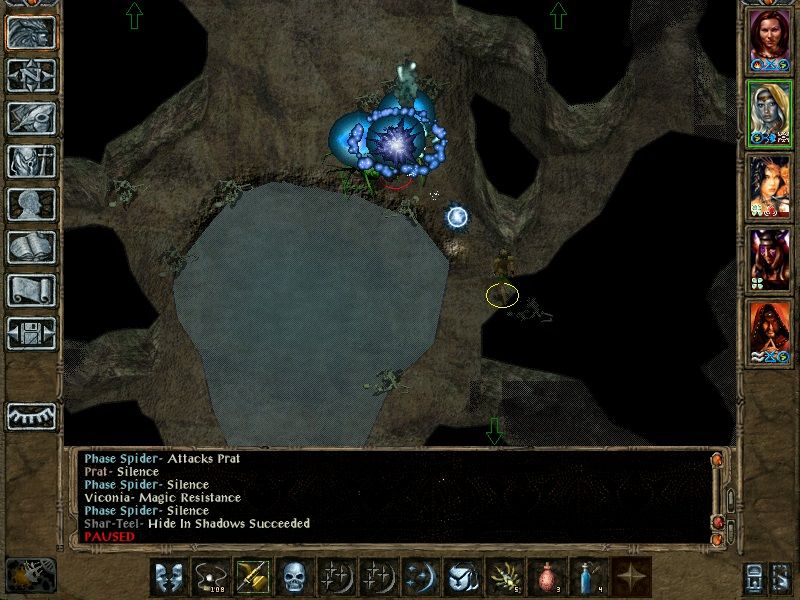
Task: Open the options menu with the floppy disk icon
Action: pos(31,332)
